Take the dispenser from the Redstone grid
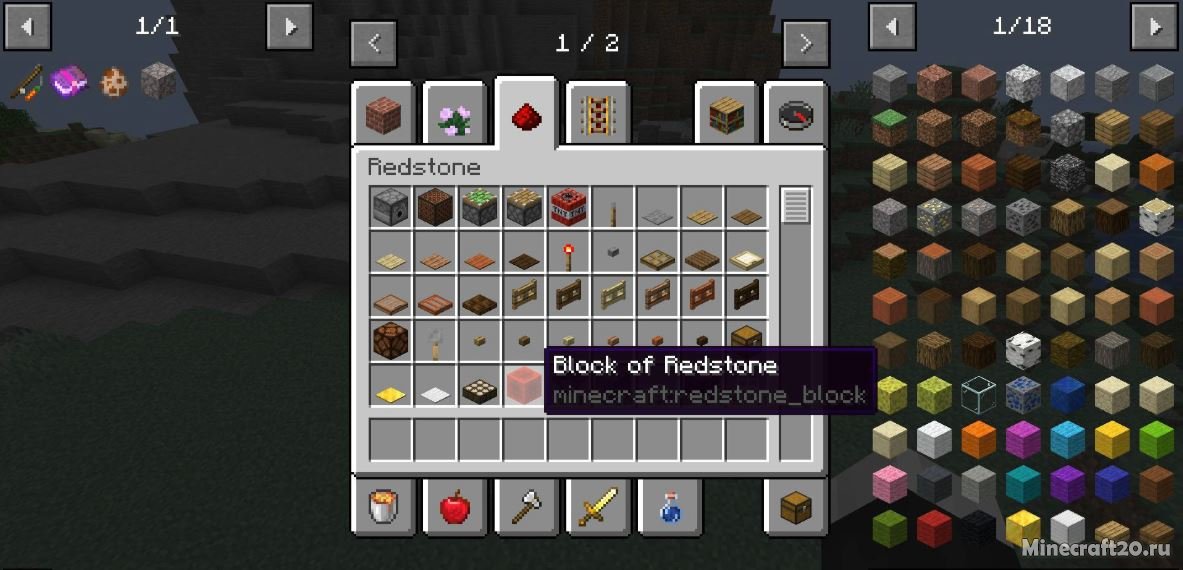Screen dimensions: 1183x570 390,207
